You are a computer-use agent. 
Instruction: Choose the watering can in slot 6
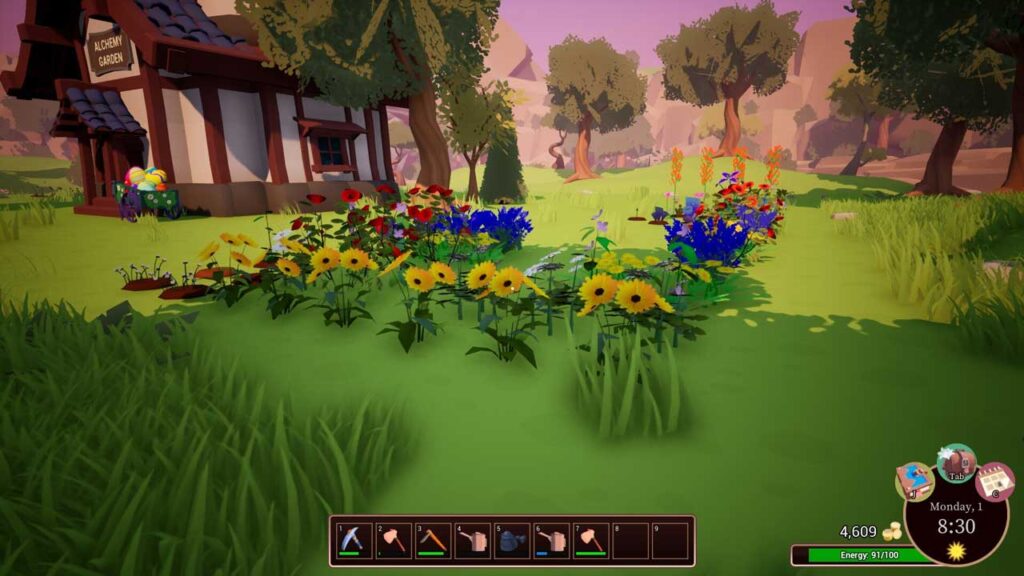point(551,541)
